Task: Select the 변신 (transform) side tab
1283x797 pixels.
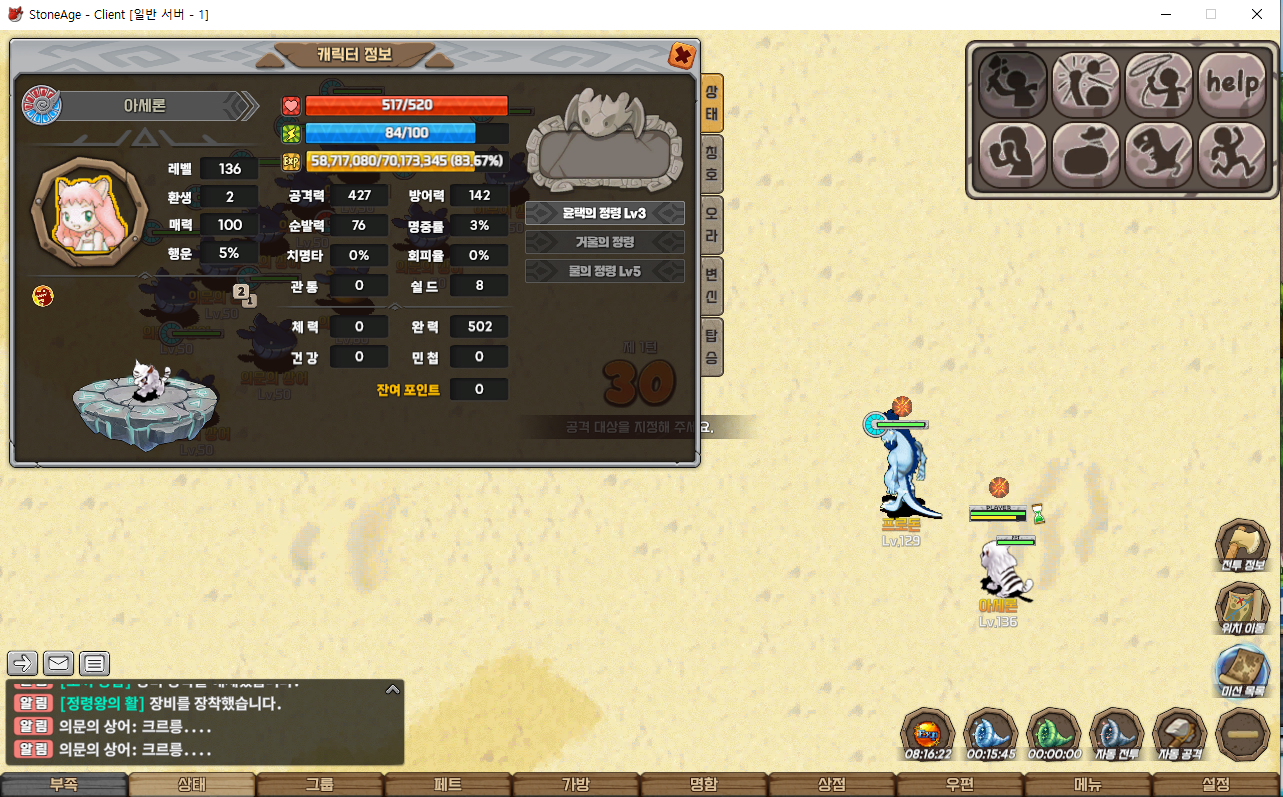Action: click(x=711, y=285)
